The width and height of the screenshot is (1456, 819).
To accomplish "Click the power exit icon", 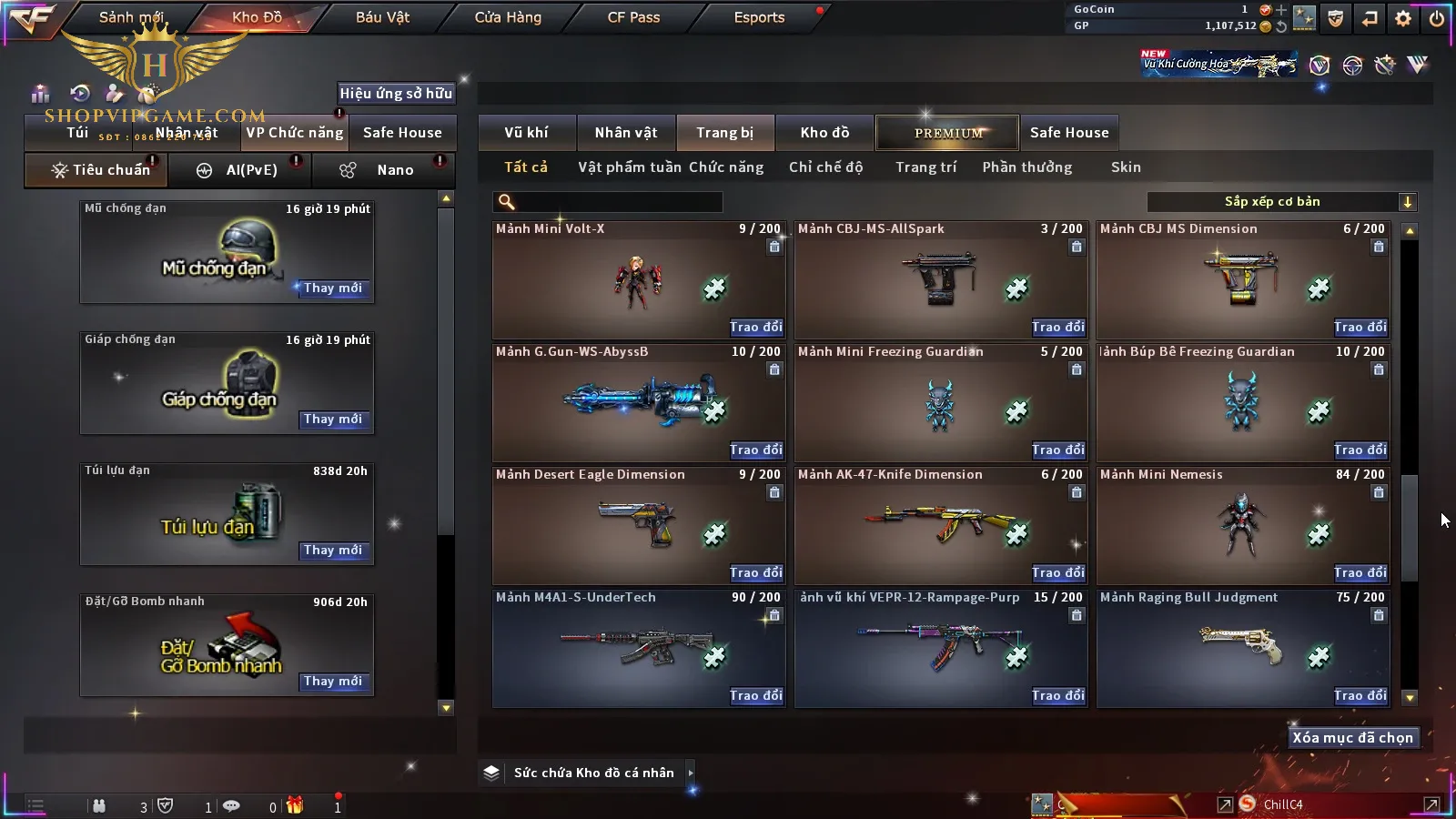I will point(1437,18).
